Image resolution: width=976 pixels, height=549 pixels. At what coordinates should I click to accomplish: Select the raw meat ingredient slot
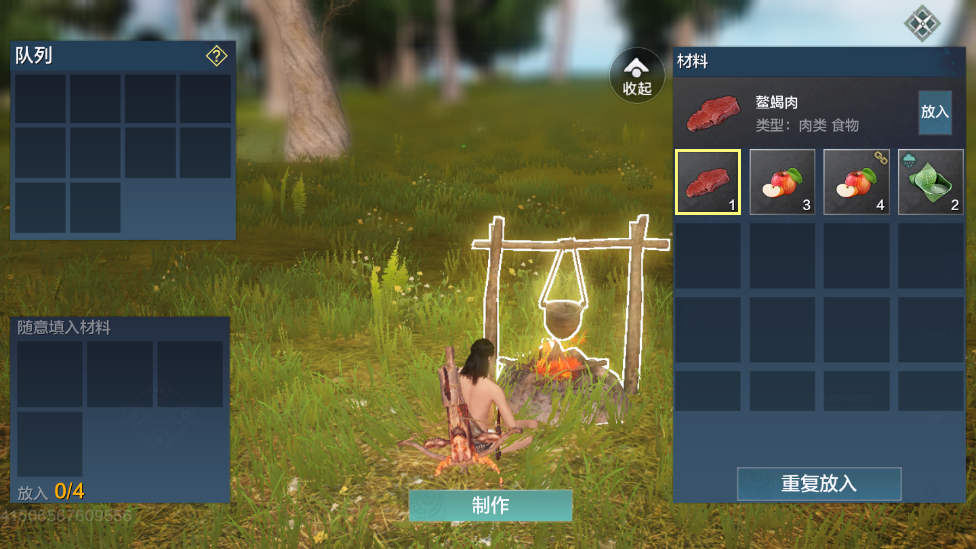(708, 182)
